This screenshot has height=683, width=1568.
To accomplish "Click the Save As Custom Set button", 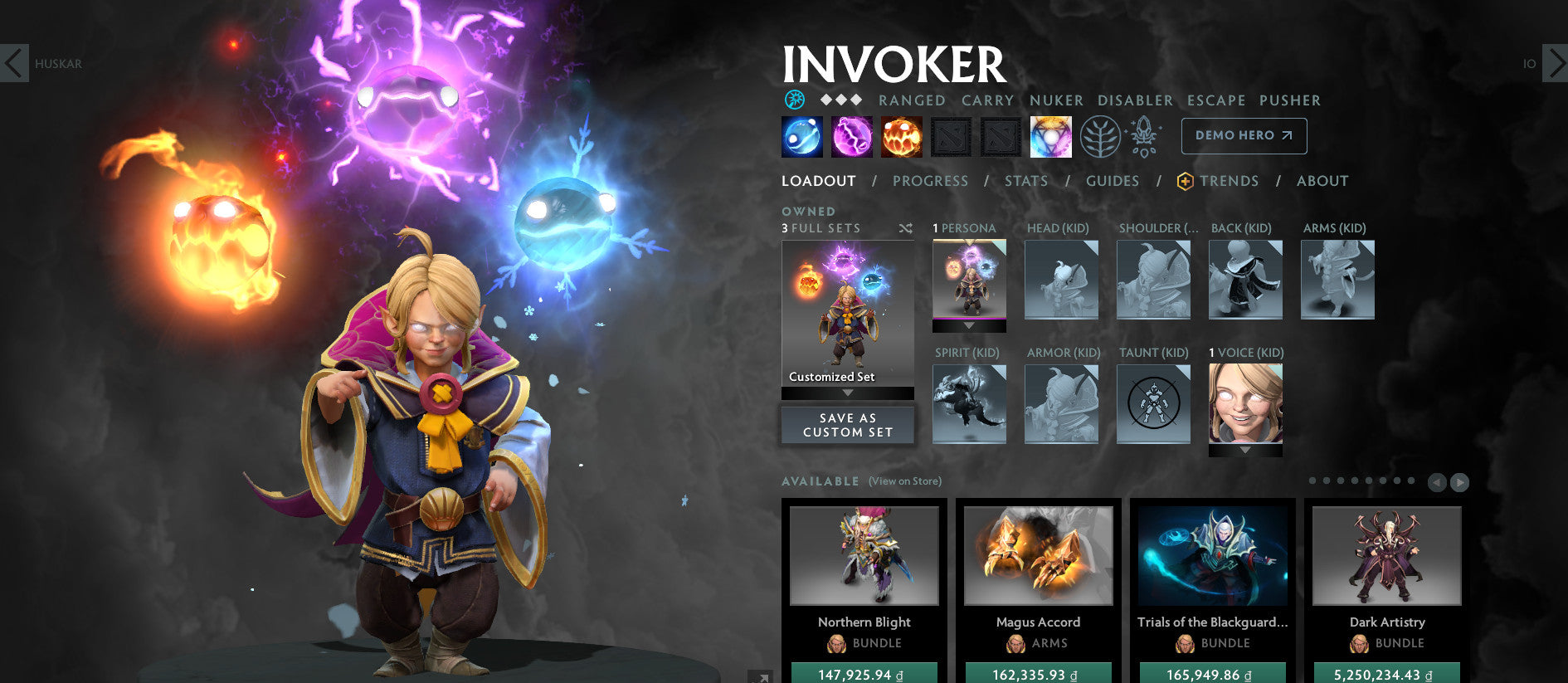I will point(847,425).
